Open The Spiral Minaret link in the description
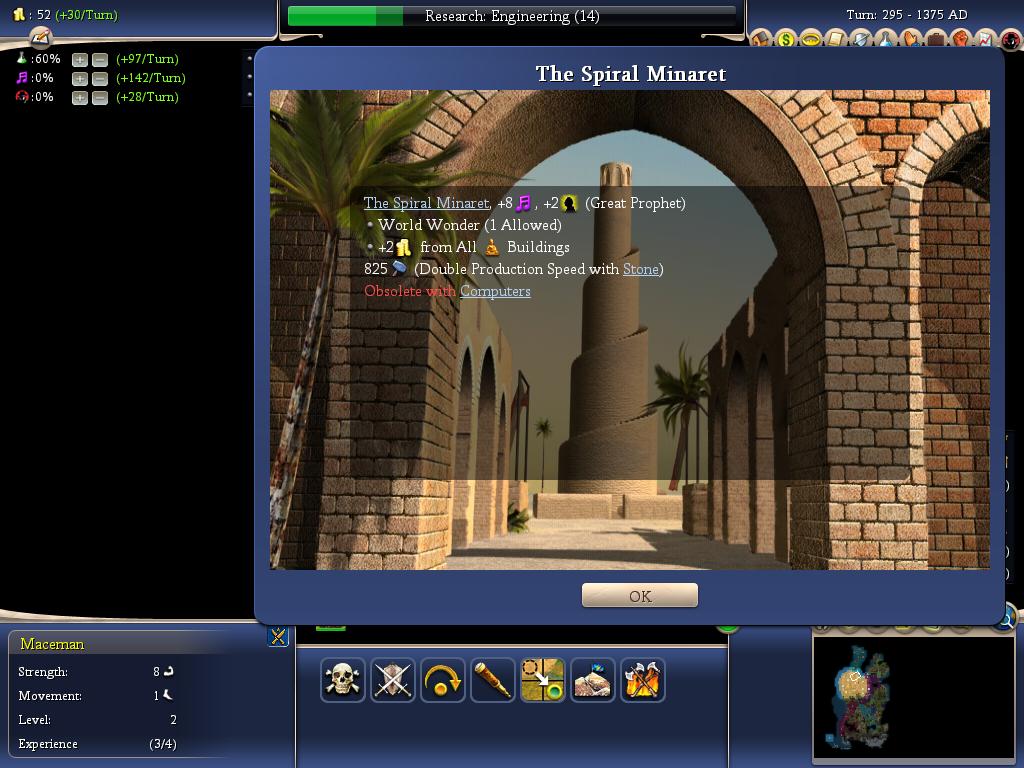 click(426, 203)
